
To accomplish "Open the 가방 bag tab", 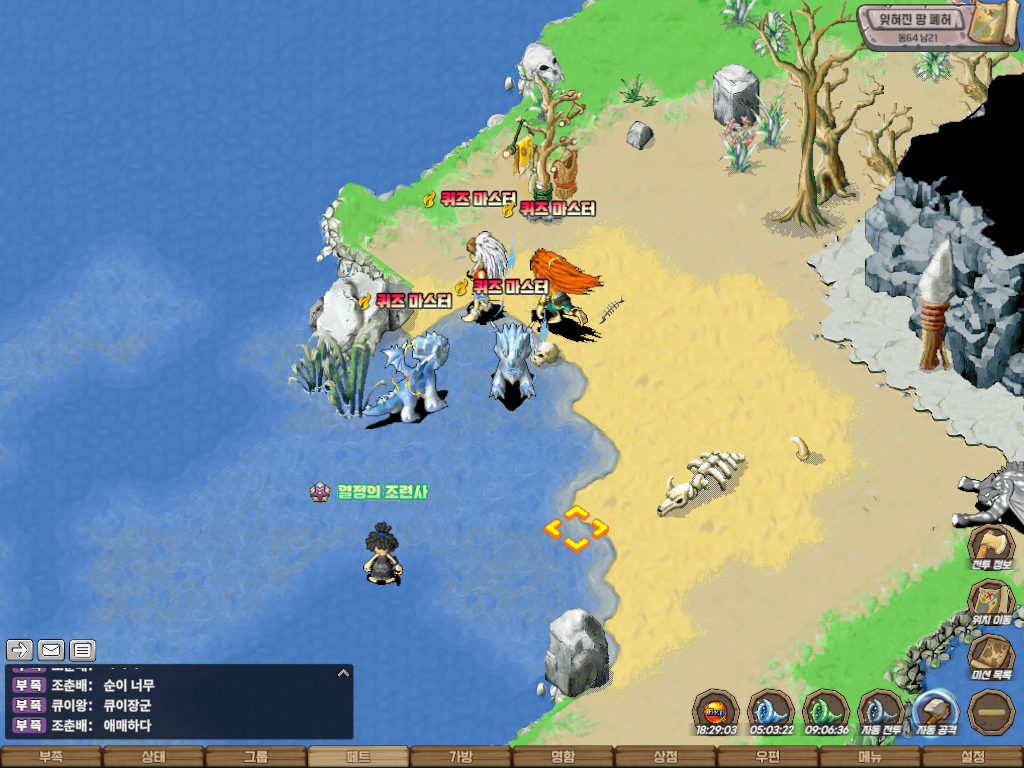I will [460, 757].
